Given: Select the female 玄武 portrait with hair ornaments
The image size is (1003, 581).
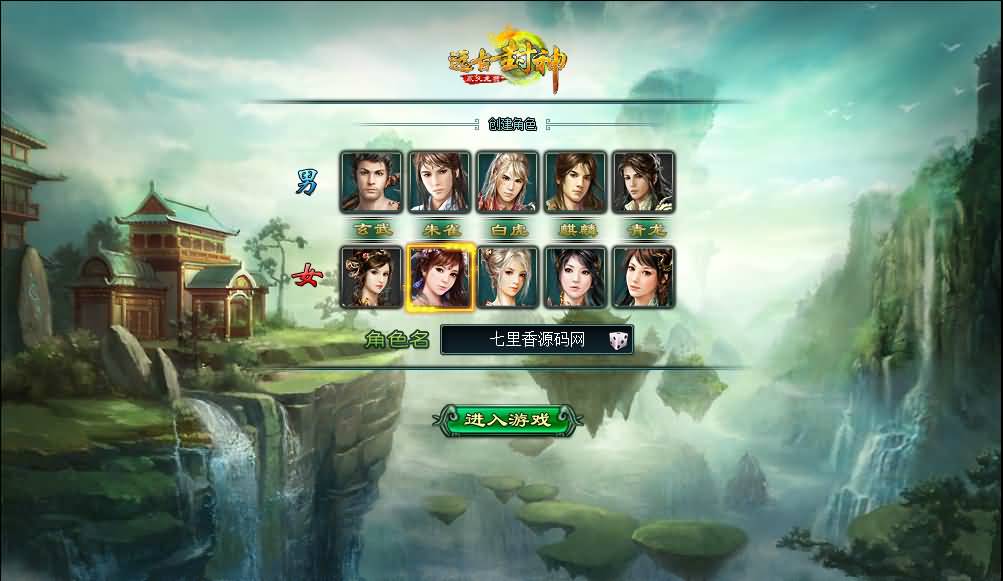Looking at the screenshot, I should pyautogui.click(x=371, y=277).
